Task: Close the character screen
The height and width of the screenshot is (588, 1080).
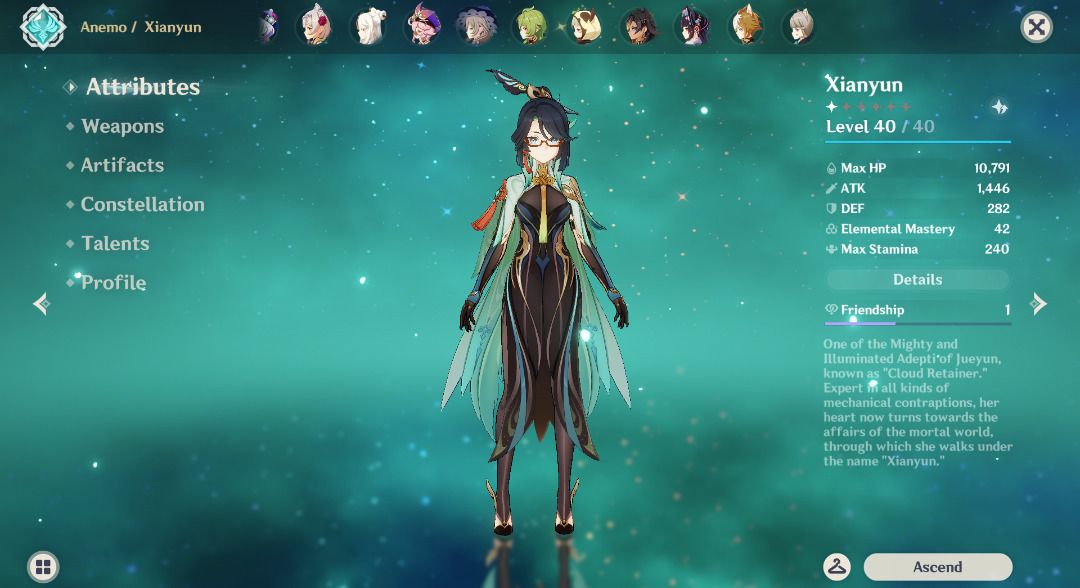Action: coord(1037,27)
